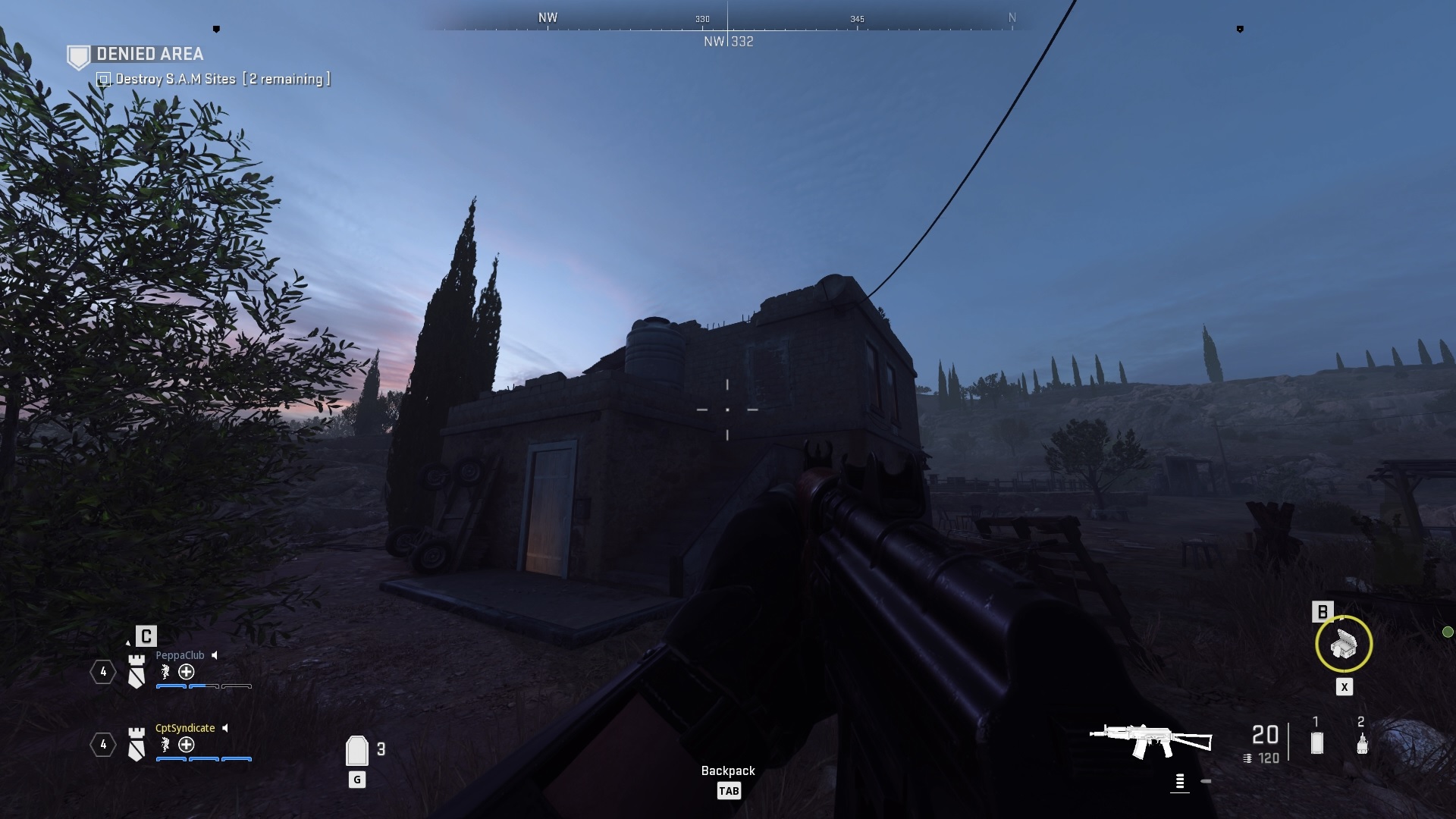The width and height of the screenshot is (1456, 819).
Task: Click CptSyndicate's blue armor bar segments
Action: click(203, 758)
